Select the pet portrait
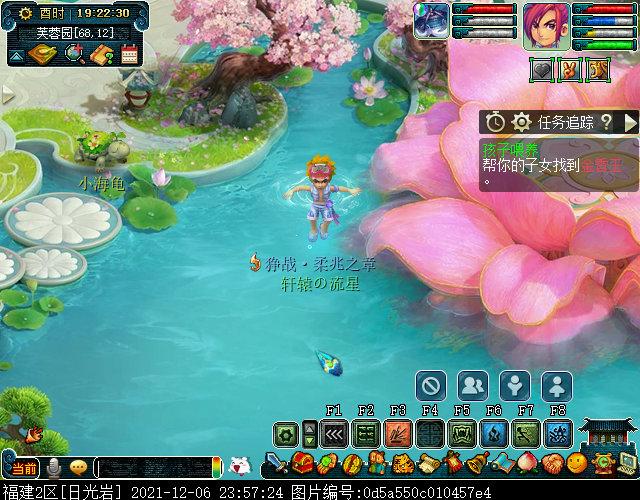The height and width of the screenshot is (500, 640). (x=432, y=20)
